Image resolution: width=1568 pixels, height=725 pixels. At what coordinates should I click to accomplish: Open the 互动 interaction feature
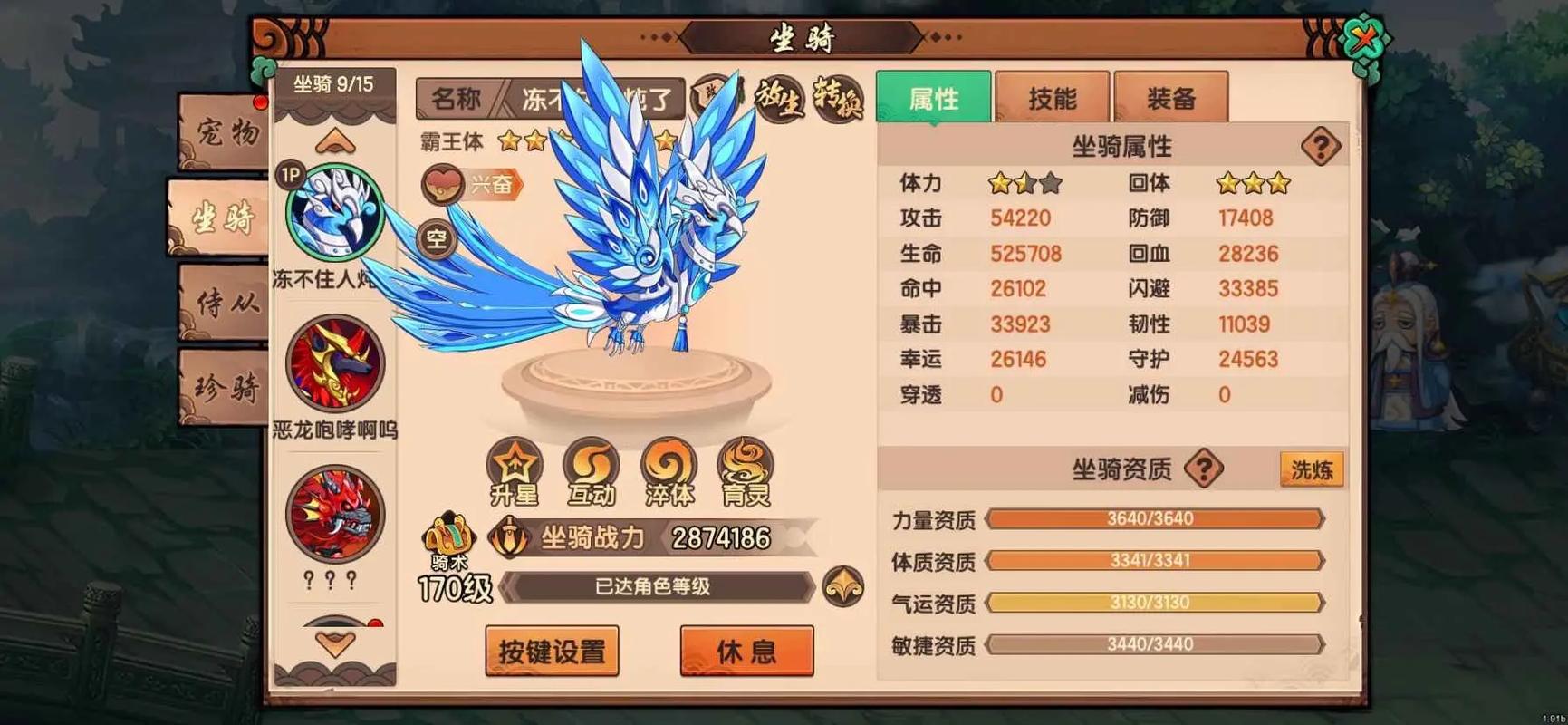(592, 471)
